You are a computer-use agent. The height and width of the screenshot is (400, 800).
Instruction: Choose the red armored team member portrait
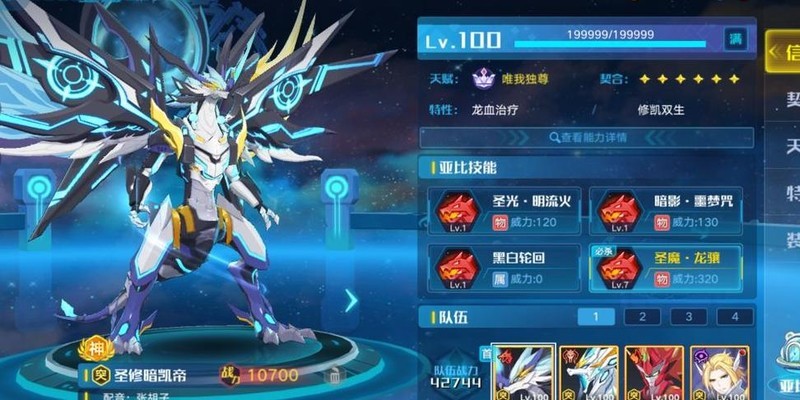tap(653, 373)
